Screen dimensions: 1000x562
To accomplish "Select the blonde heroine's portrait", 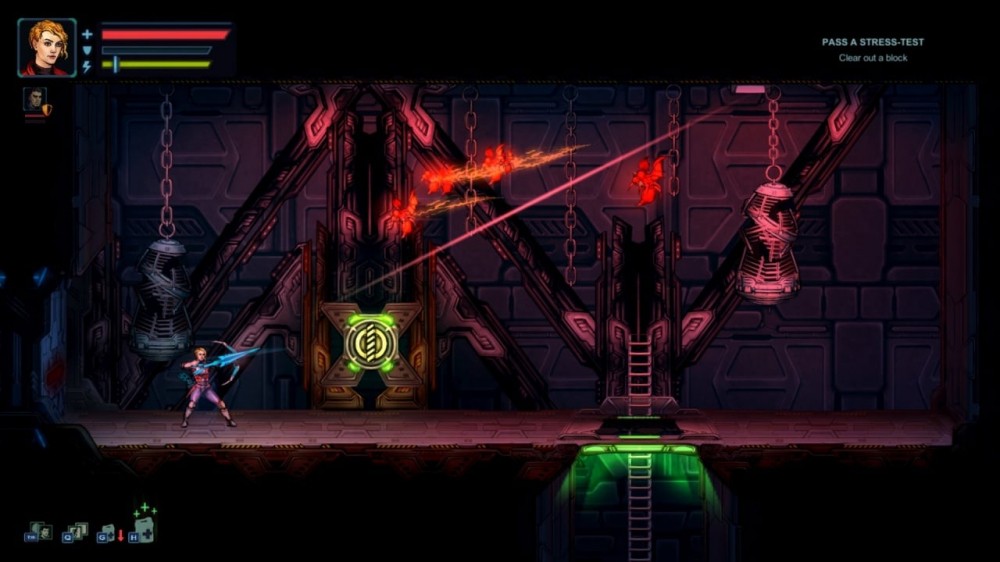I will click(46, 47).
